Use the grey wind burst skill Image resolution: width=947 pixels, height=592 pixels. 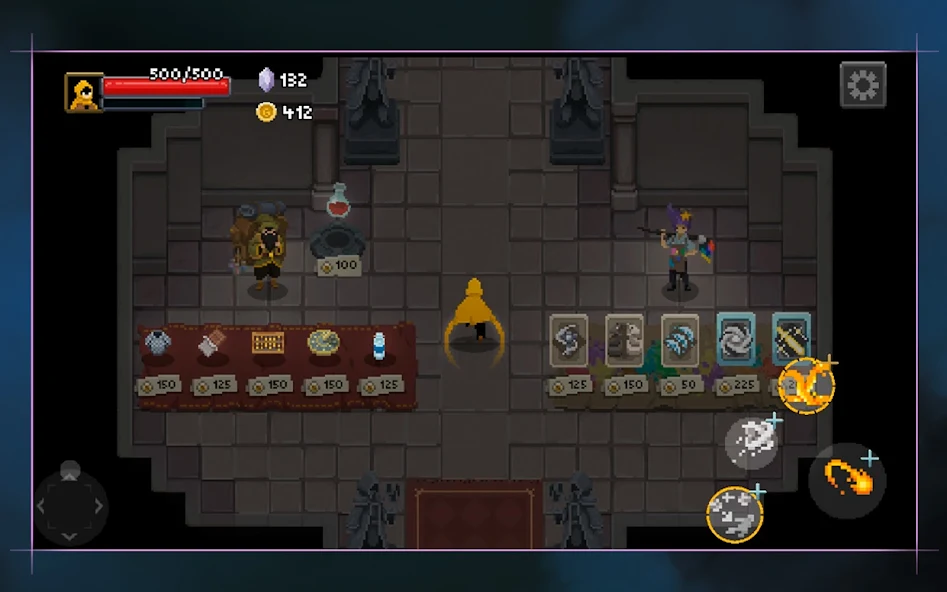point(751,441)
